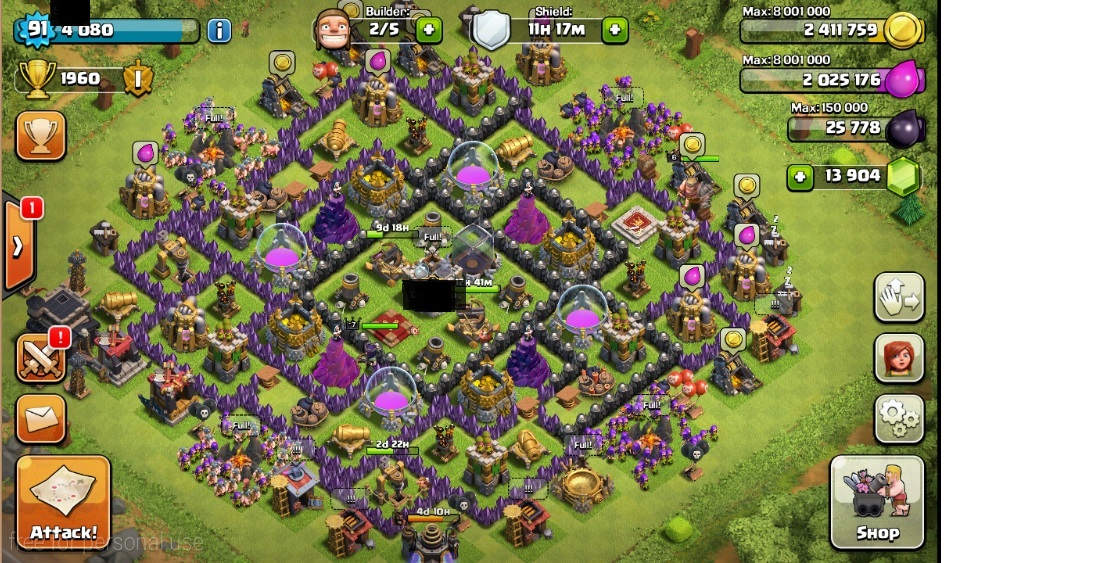Open the orange trophy rankings button
This screenshot has width=1118, height=563.
(x=41, y=136)
